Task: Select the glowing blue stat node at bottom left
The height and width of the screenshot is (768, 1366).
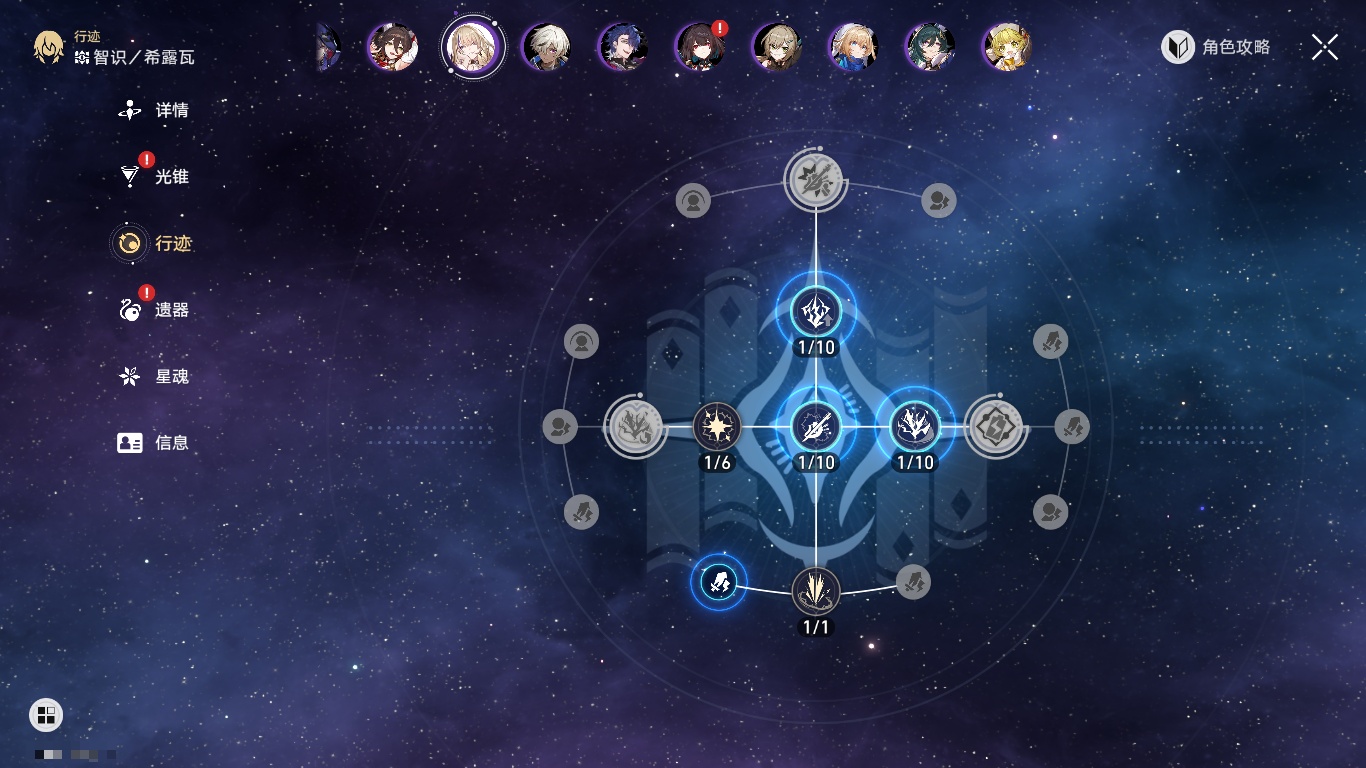Action: click(x=719, y=581)
